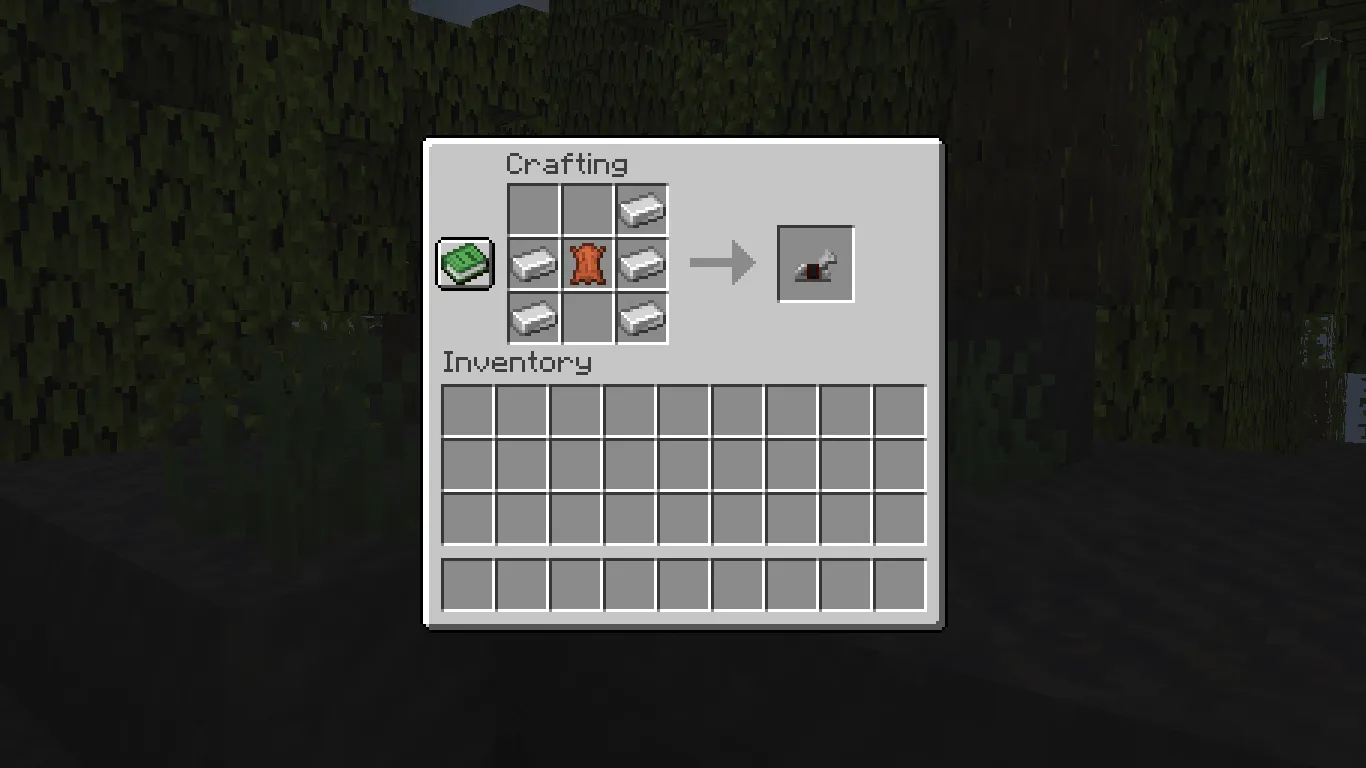Select the leather in the grid center

pyautogui.click(x=587, y=264)
